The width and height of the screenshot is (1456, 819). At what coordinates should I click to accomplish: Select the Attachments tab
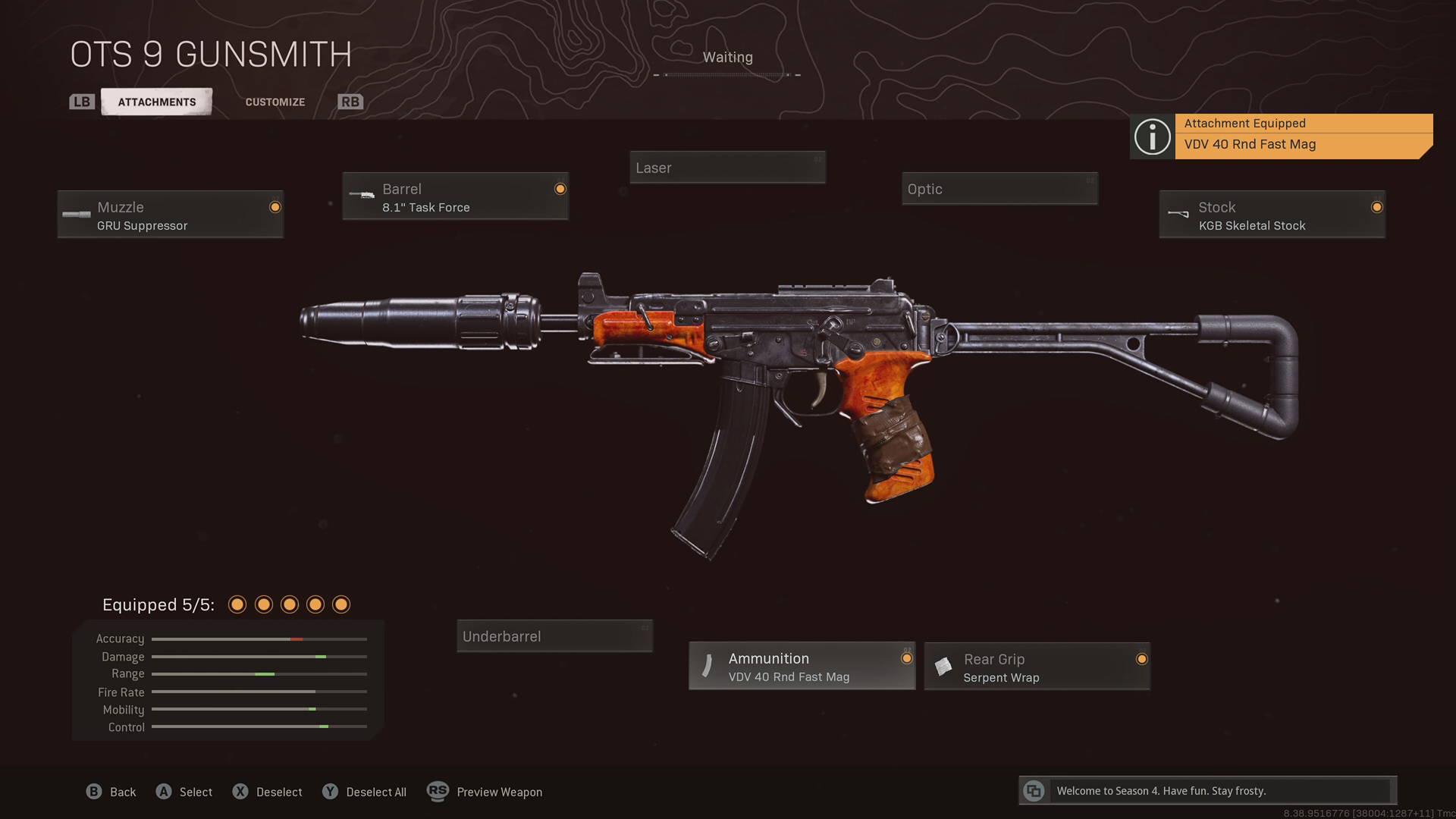tap(156, 101)
